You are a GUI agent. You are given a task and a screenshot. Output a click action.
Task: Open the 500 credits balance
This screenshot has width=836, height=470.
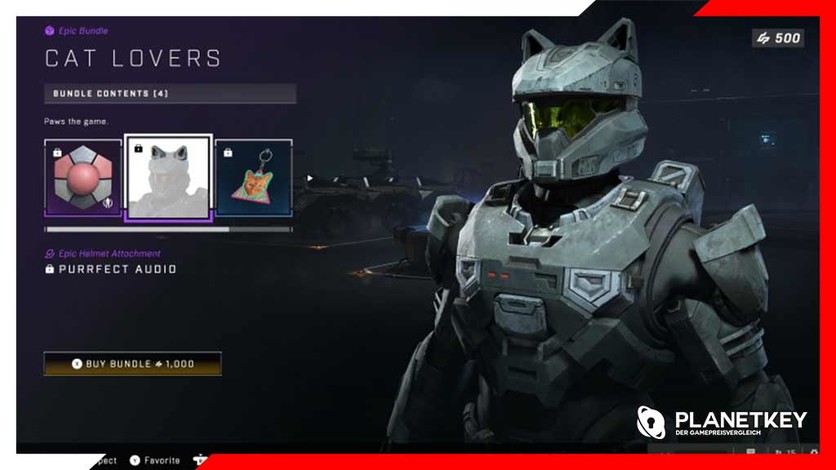(777, 38)
